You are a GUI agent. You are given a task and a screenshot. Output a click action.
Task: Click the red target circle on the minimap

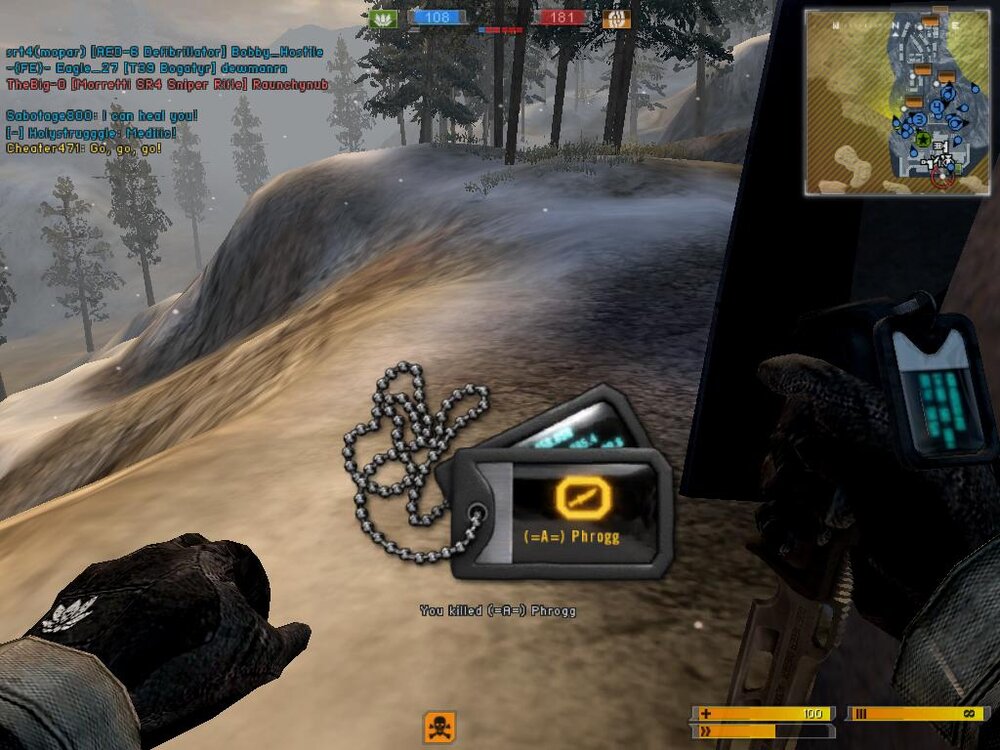(x=941, y=176)
